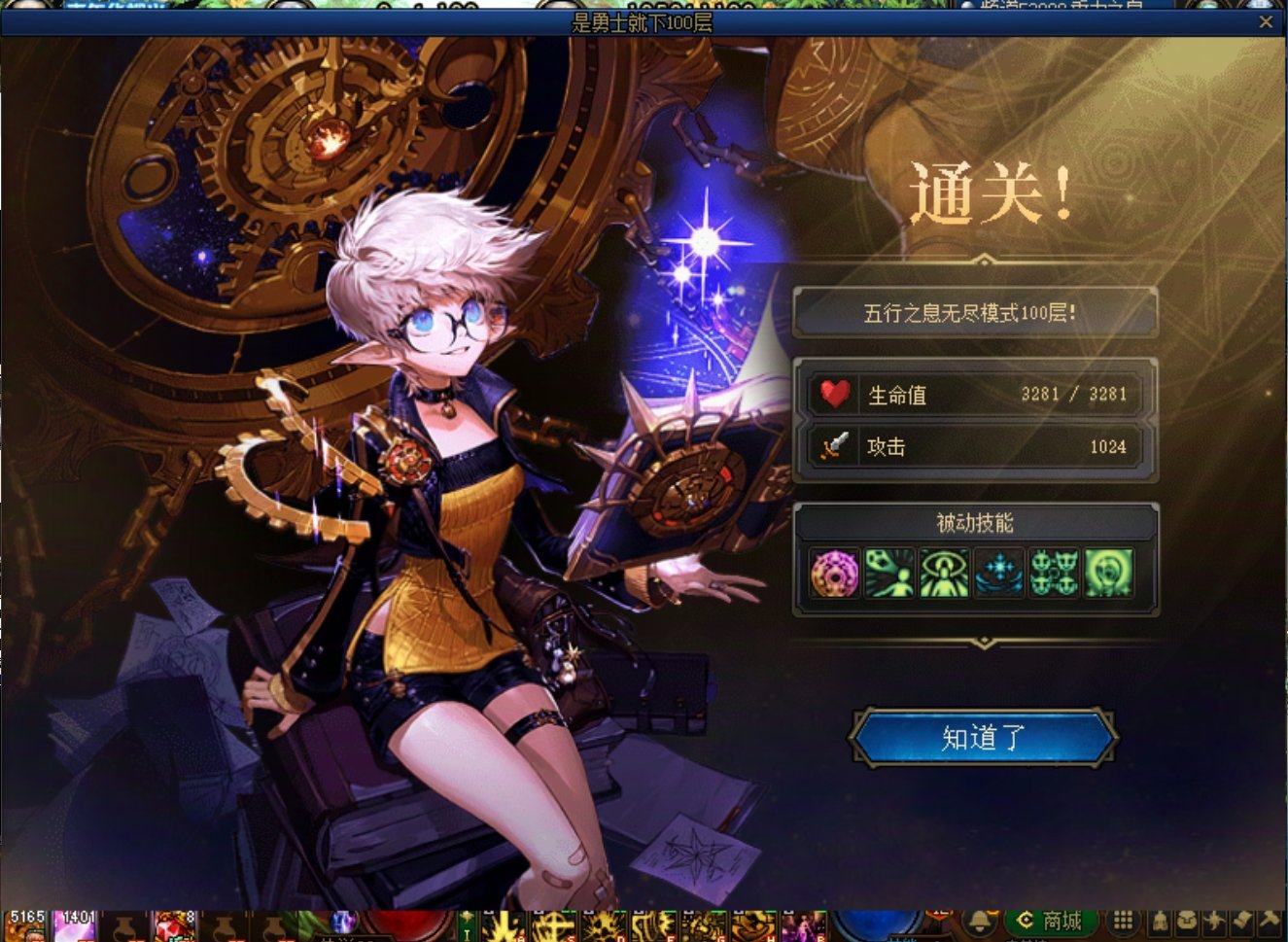This screenshot has width=1288, height=942.
Task: Click the heart icon beside 生命值
Action: point(835,394)
